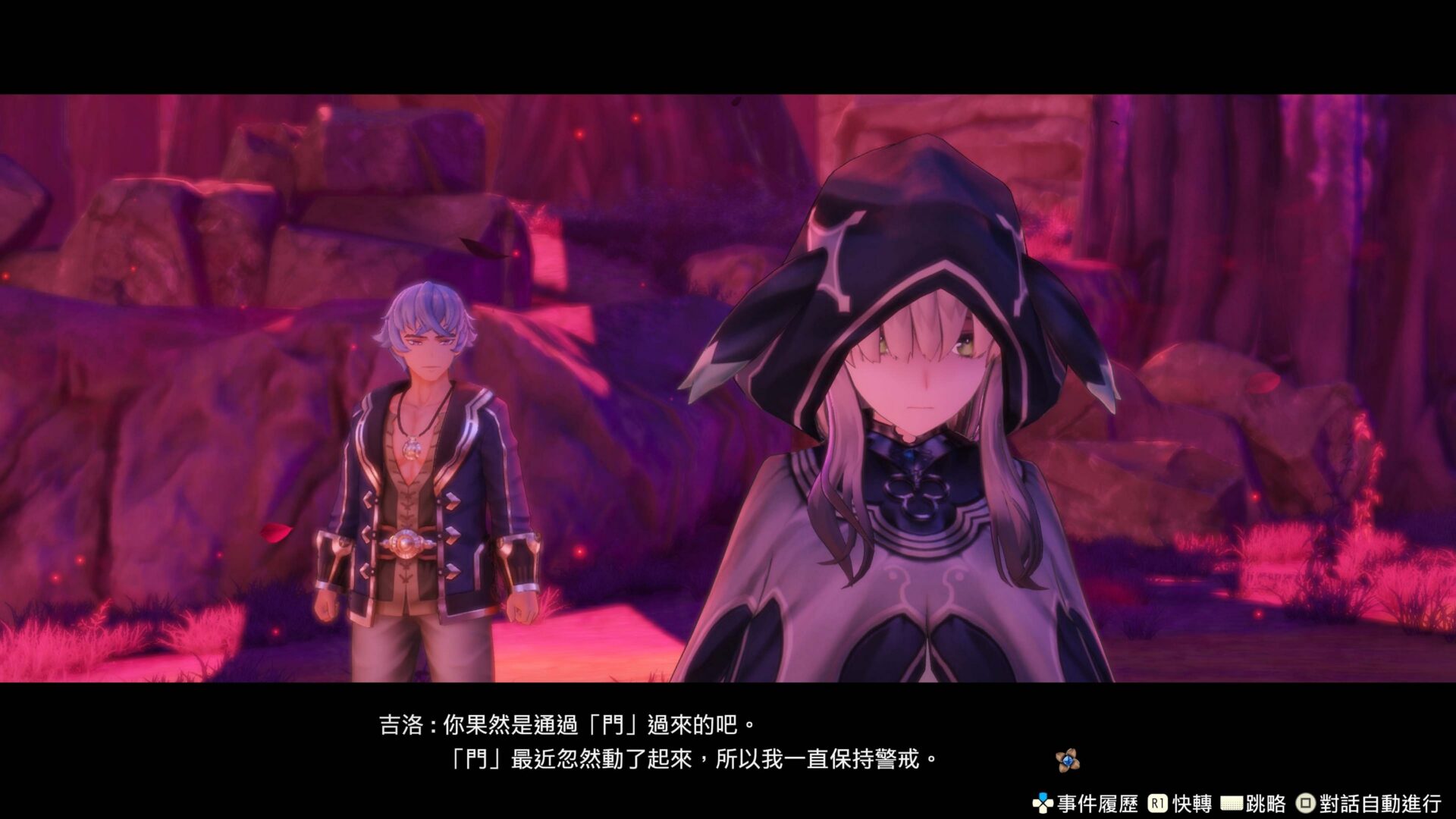Click the blue flower dialogue-advance indicator
Screen dimensions: 1456x819
(x=1068, y=760)
